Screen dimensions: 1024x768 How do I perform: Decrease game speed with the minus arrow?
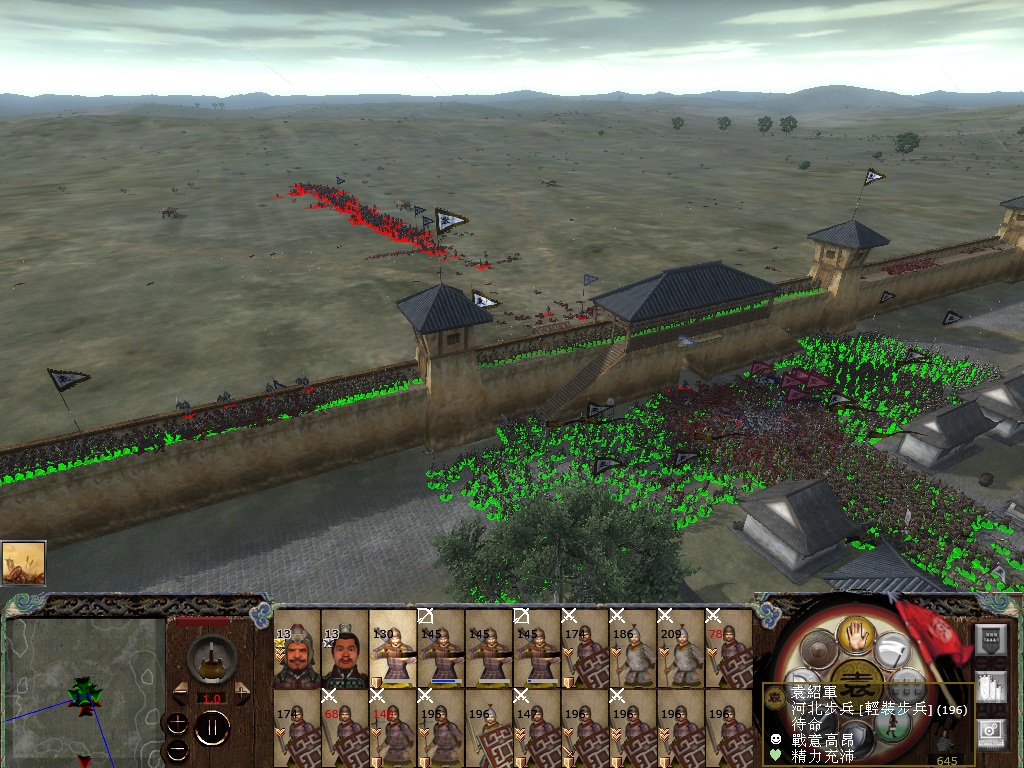coord(180,694)
